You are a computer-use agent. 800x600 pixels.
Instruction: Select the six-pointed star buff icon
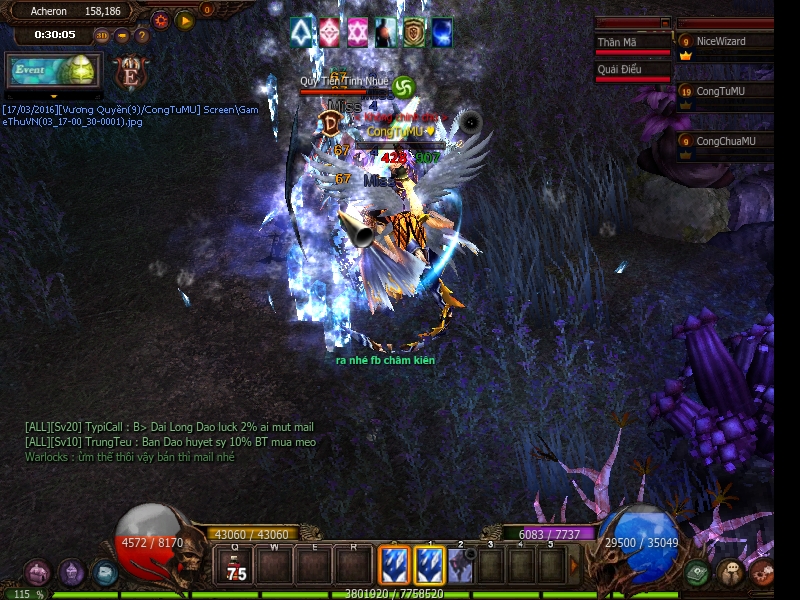coord(358,32)
